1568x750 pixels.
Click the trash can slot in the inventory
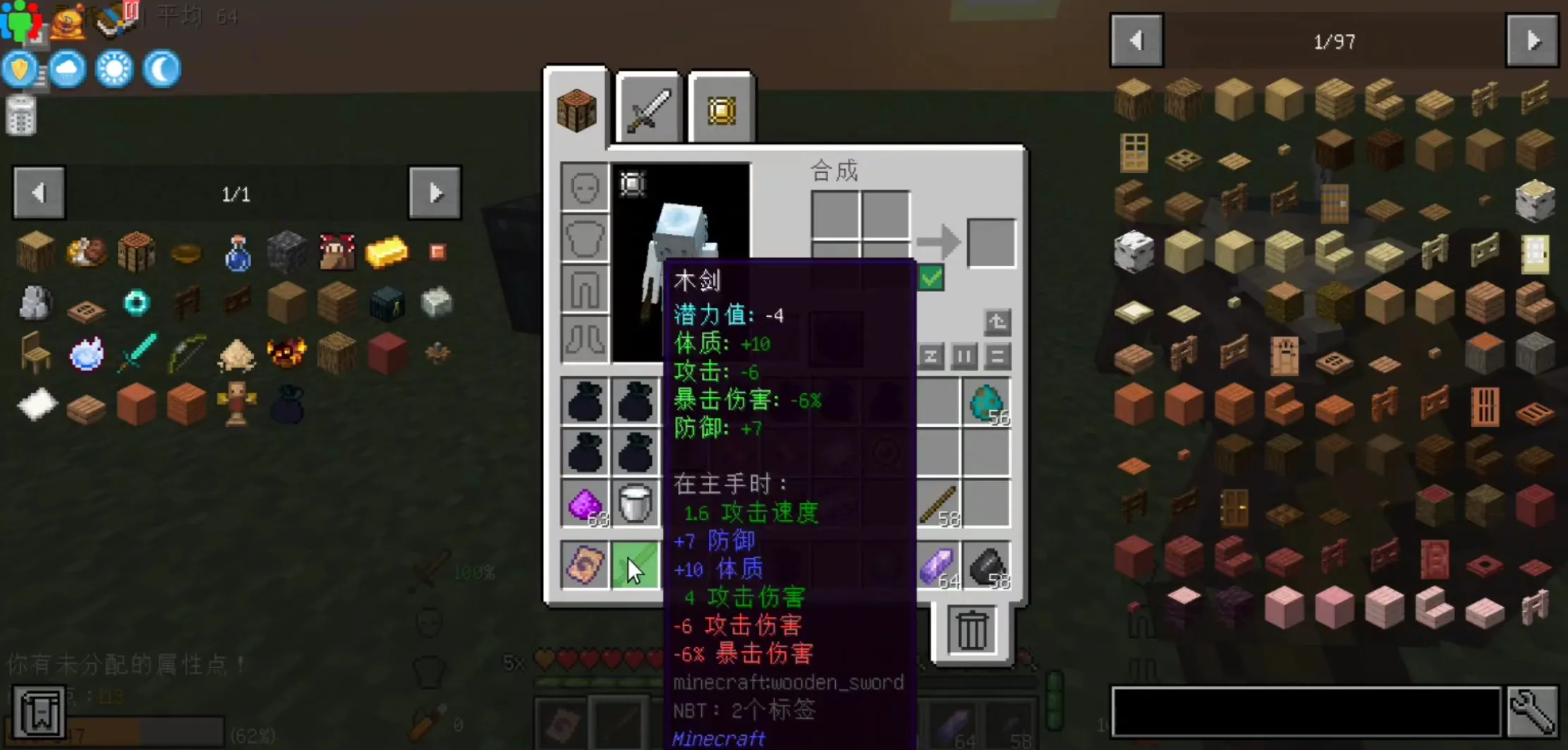pos(972,630)
